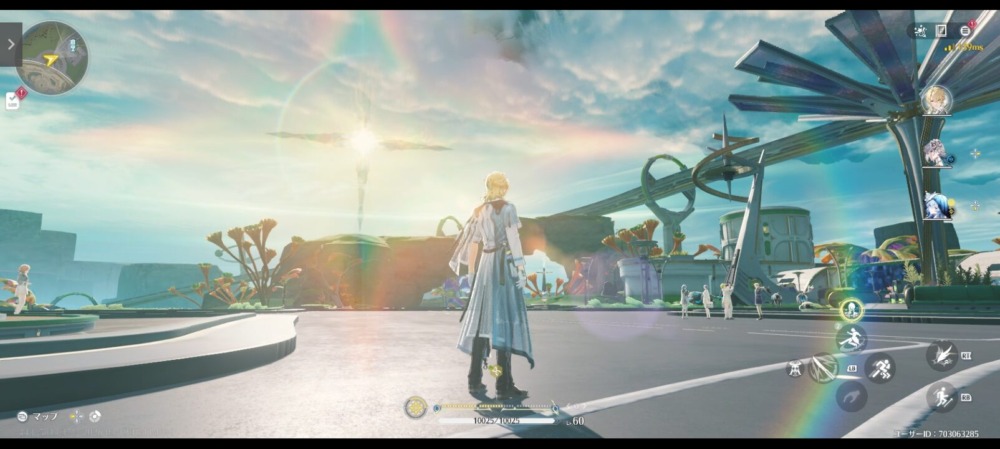Switch to the blue-haired party member
This screenshot has width=1000, height=449.
coord(935,206)
